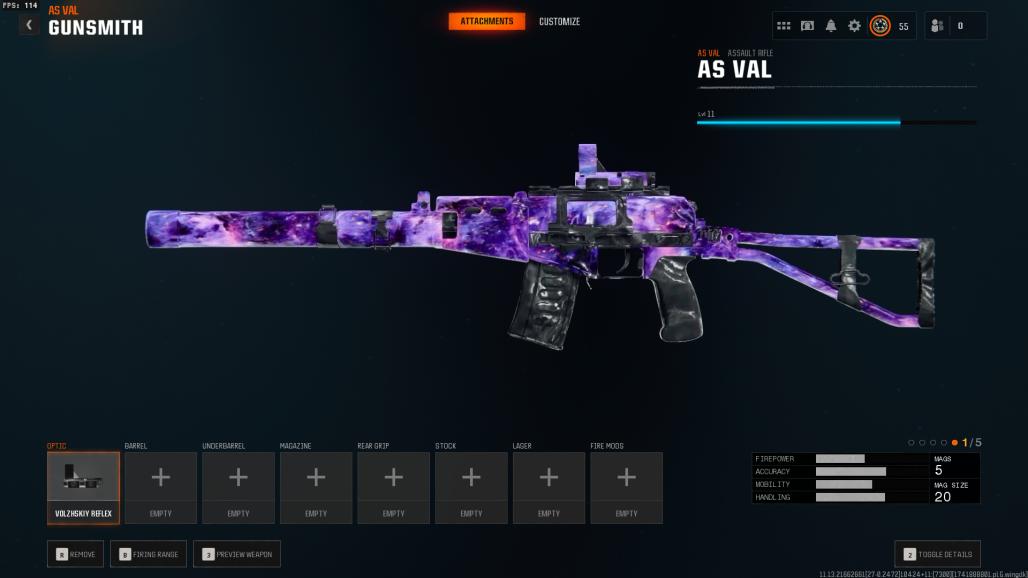The image size is (1028, 578).
Task: Launch the Firing Range
Action: pos(148,554)
